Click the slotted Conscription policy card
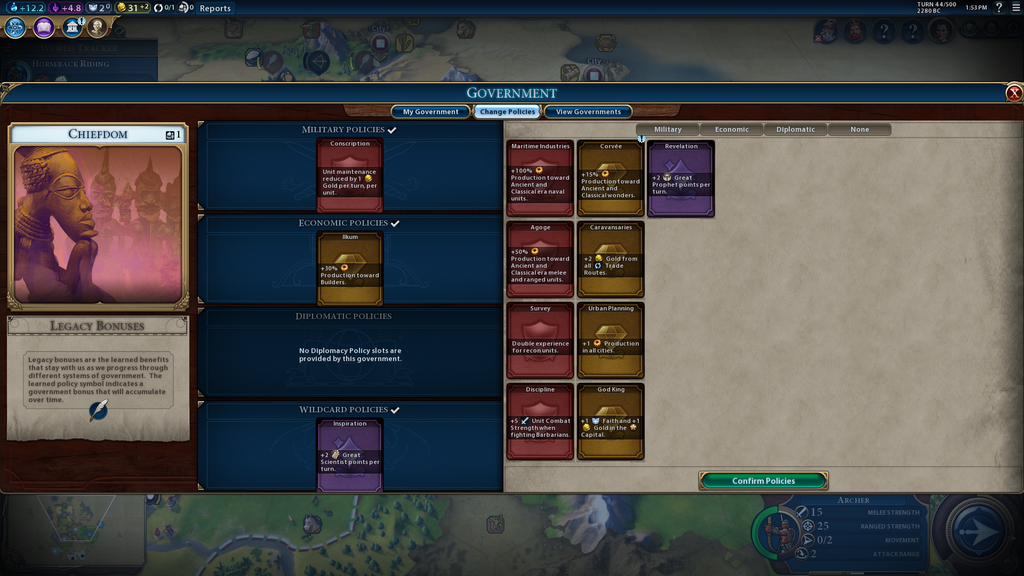Image resolution: width=1024 pixels, height=576 pixels. (350, 174)
